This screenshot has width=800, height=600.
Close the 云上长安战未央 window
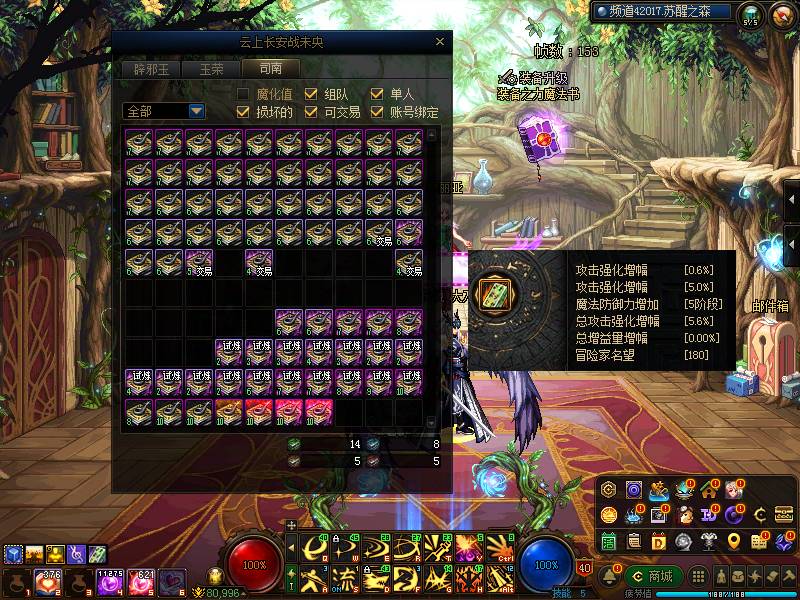(x=440, y=42)
